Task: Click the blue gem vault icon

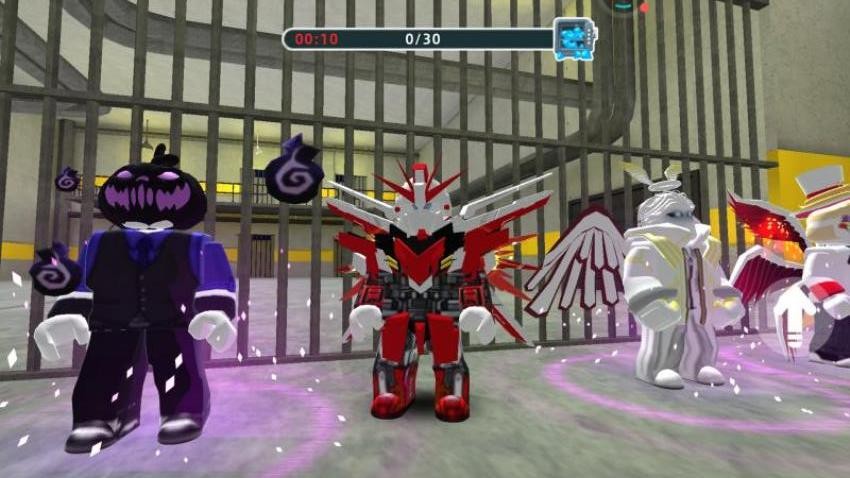Action: 574,38
